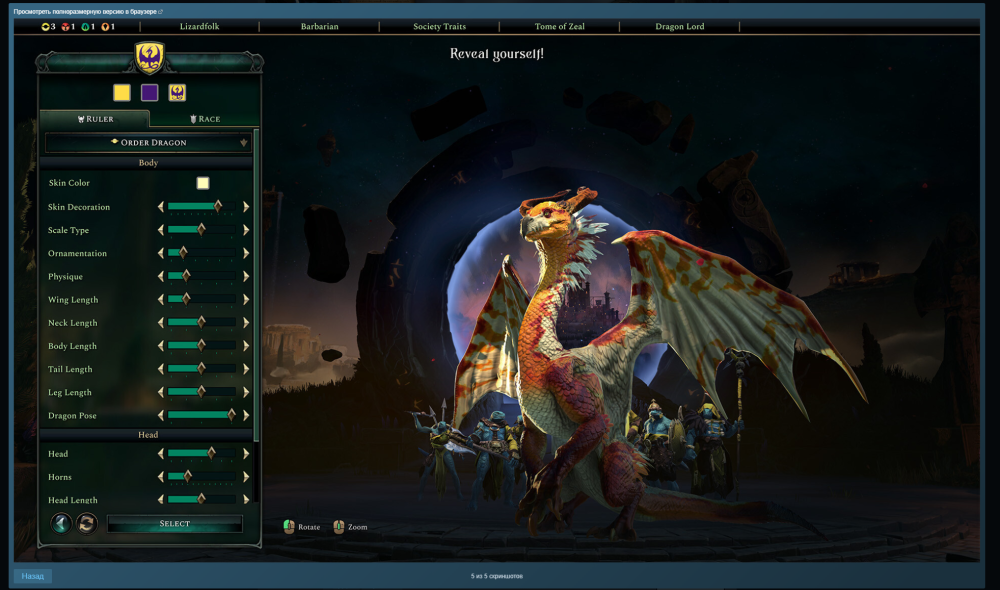The height and width of the screenshot is (590, 1000).
Task: Click the randomize arrows button
Action: pos(87,523)
